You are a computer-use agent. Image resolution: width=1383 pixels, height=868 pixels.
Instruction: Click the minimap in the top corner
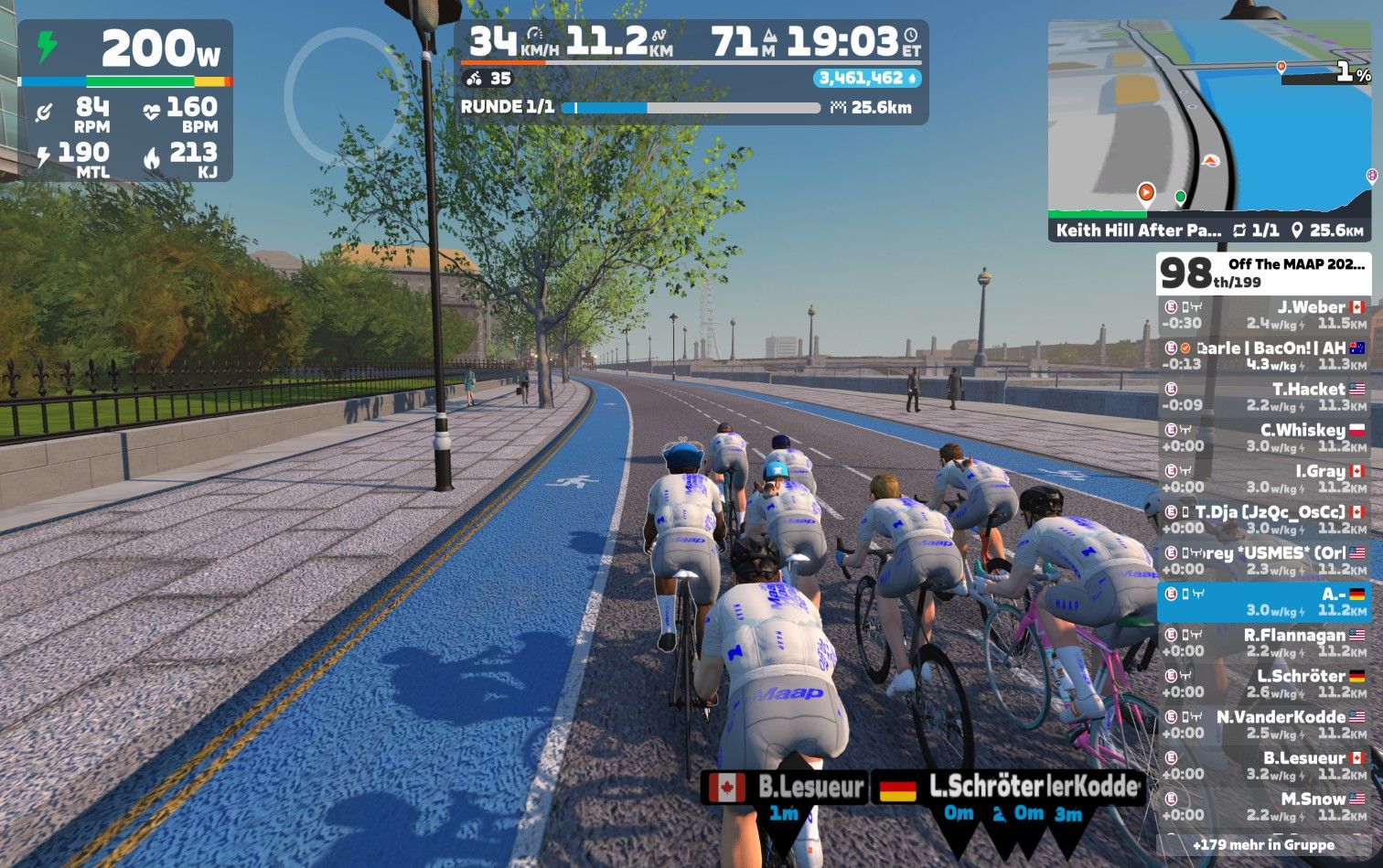pos(1209,119)
